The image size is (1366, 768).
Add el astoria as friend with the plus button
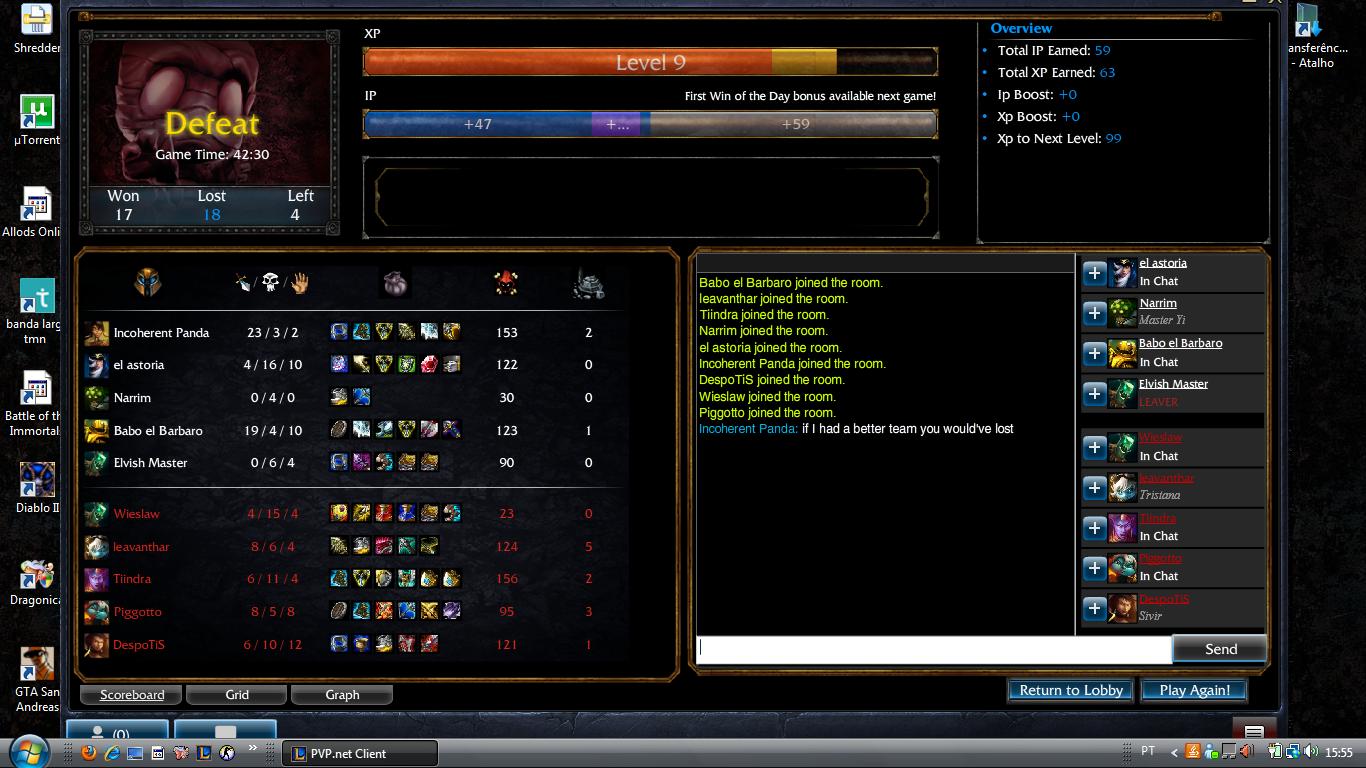[x=1094, y=272]
